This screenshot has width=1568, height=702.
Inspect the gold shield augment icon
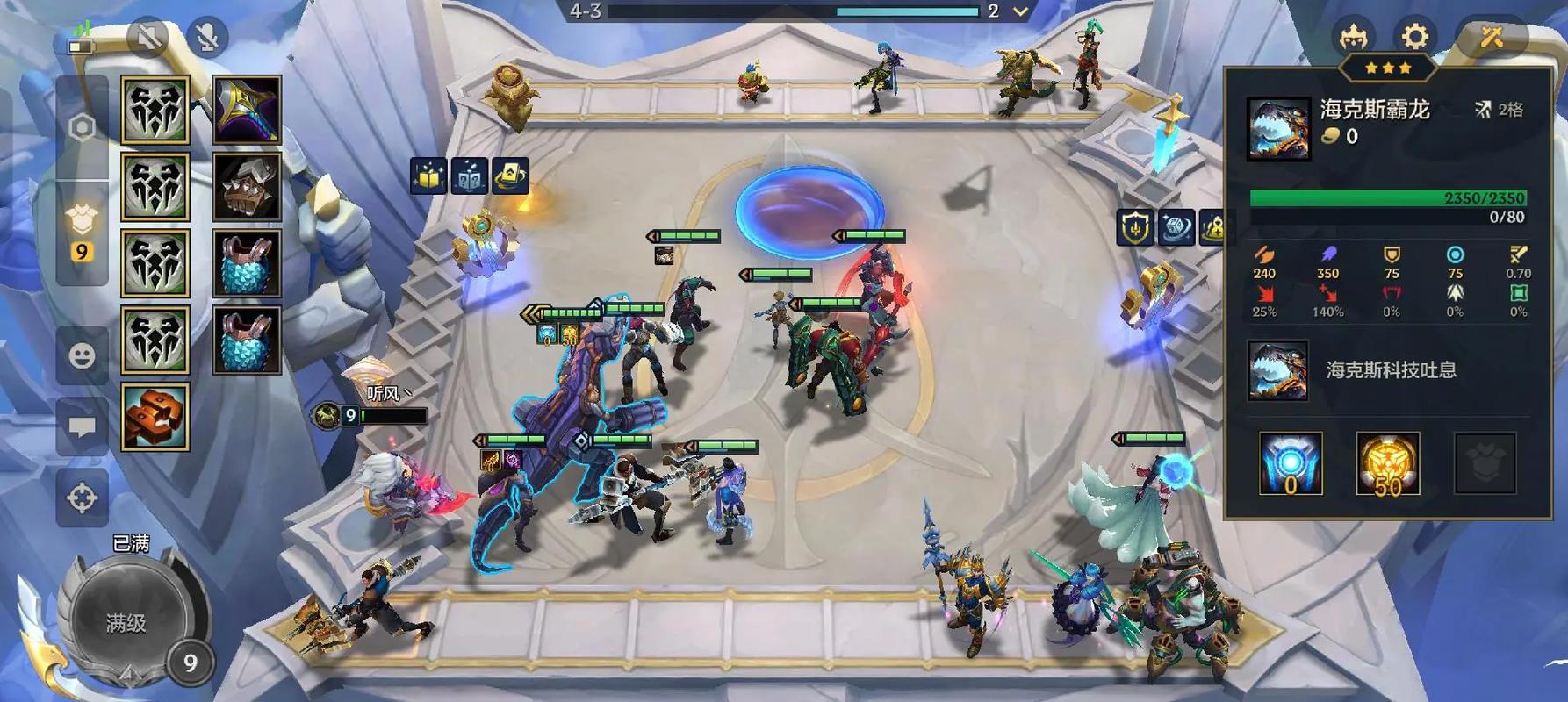click(1135, 228)
